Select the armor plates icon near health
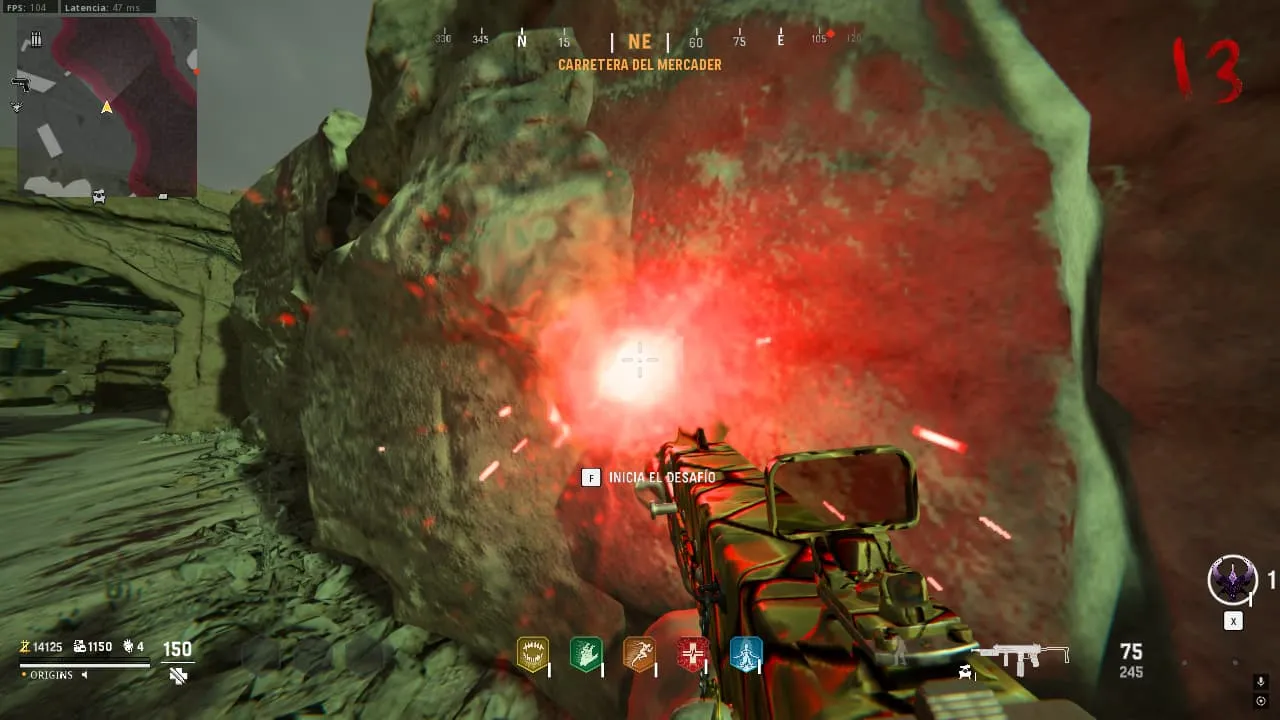This screenshot has height=720, width=1280. click(178, 676)
